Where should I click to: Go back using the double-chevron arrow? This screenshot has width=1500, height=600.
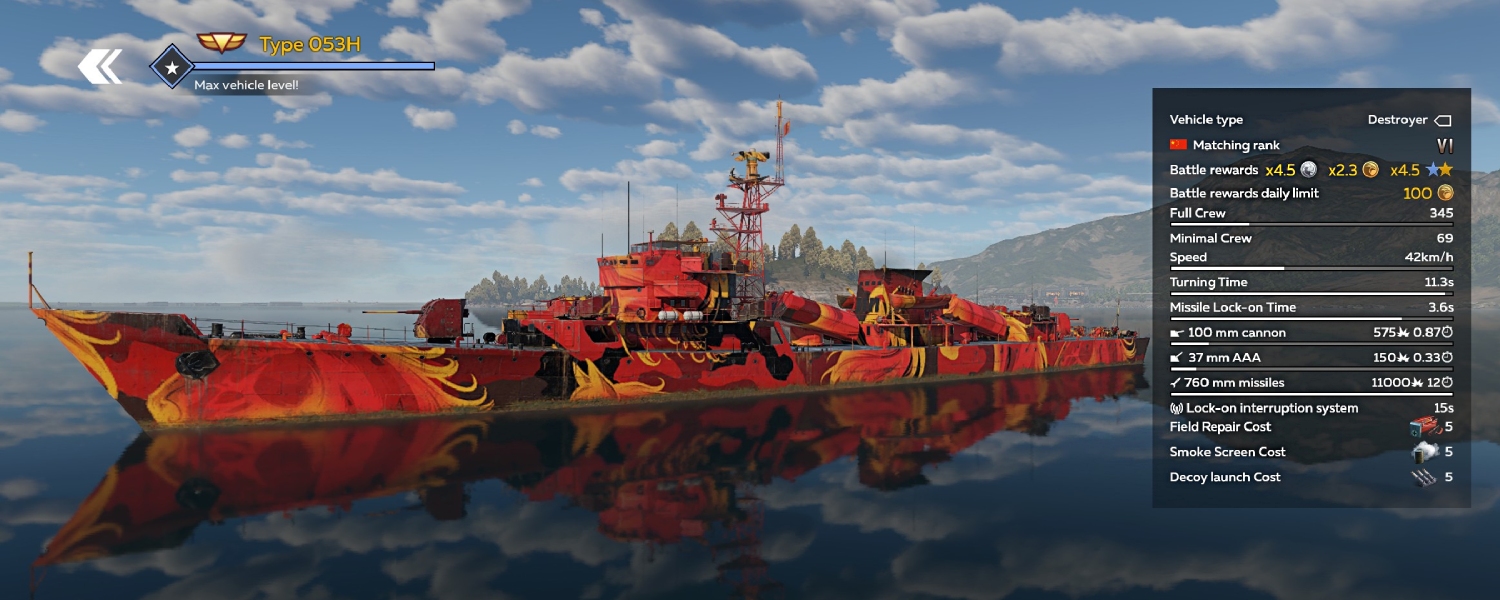[x=100, y=67]
